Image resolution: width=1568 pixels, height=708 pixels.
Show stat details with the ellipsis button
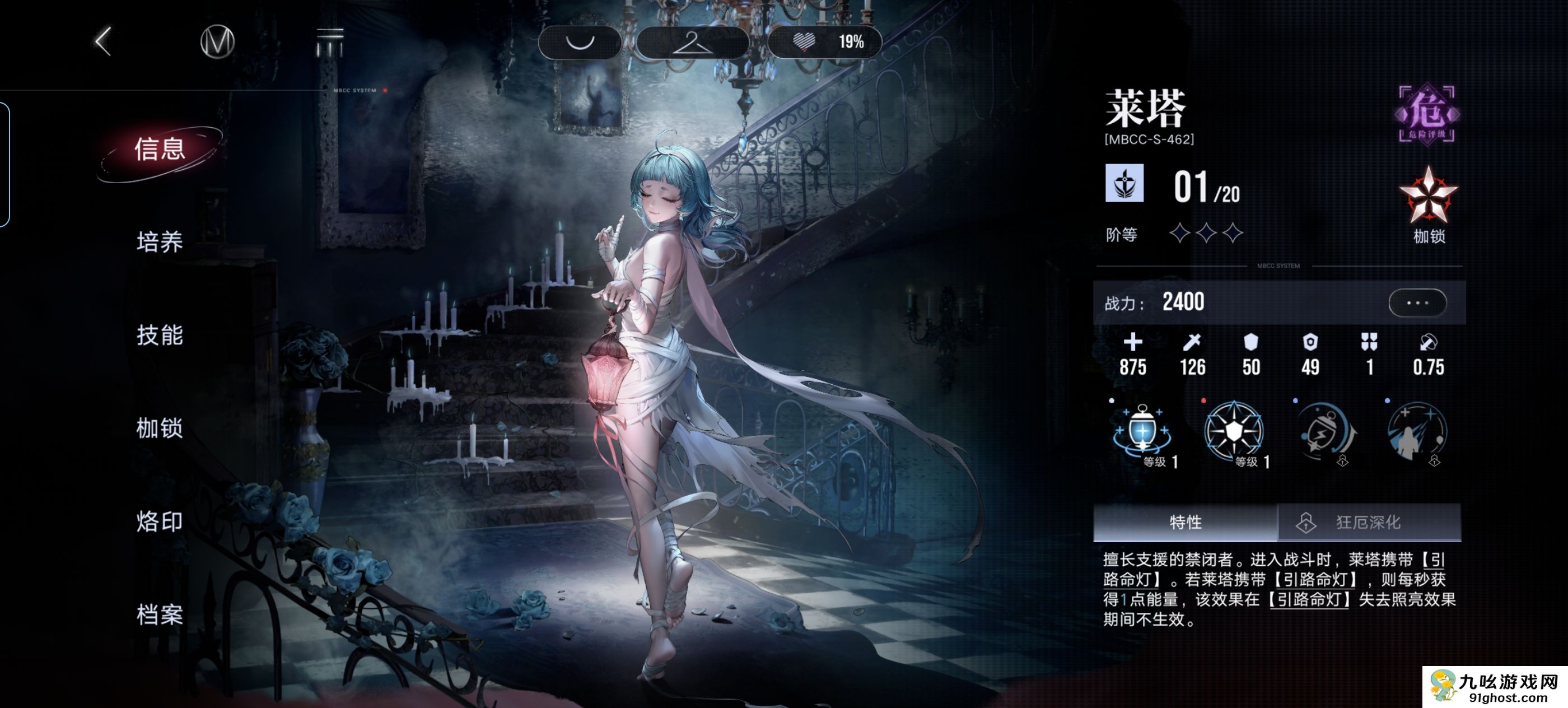pos(1417,302)
